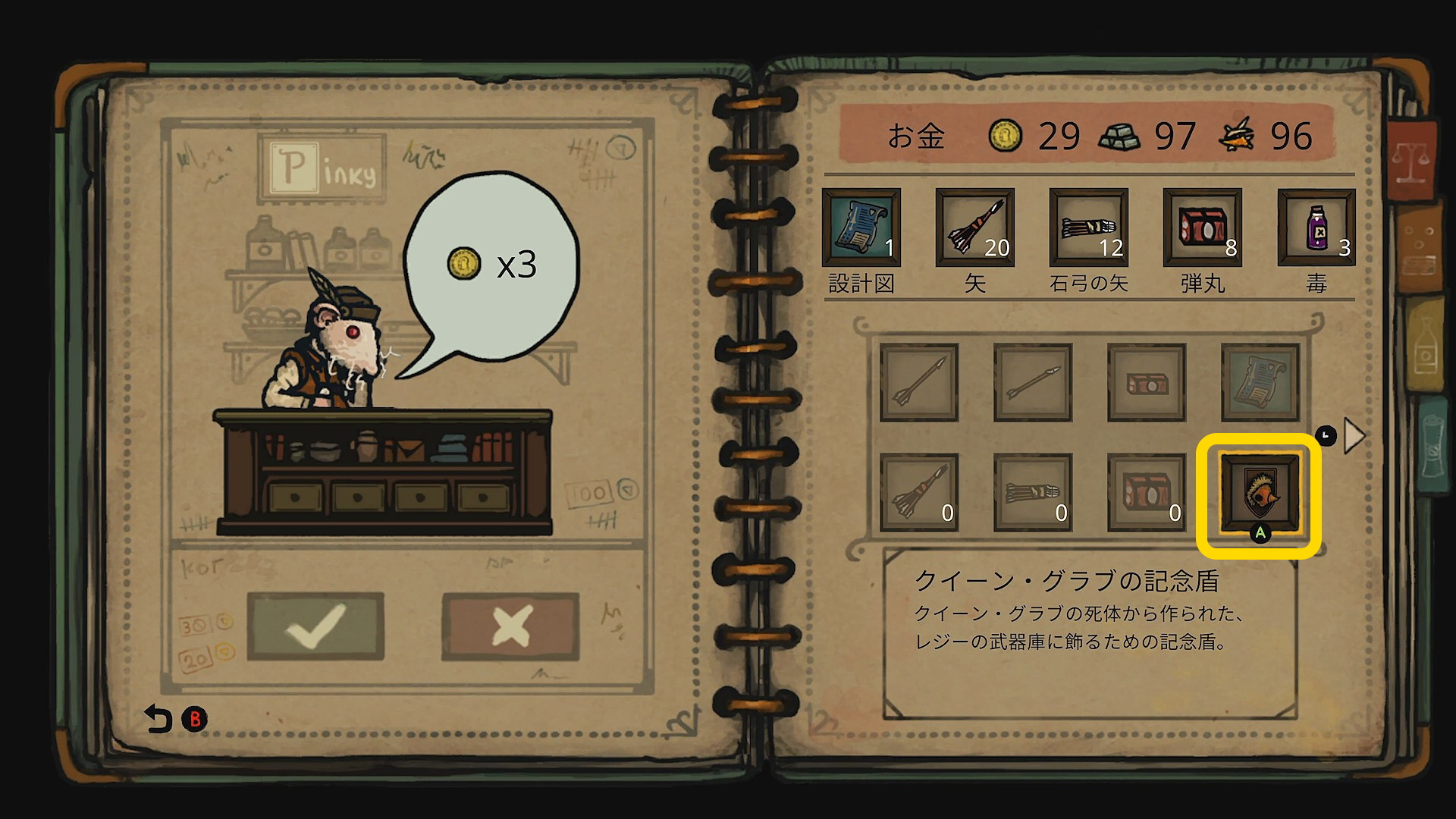Select the 弾丸 bullets slot
1456x819 pixels.
tap(1203, 227)
